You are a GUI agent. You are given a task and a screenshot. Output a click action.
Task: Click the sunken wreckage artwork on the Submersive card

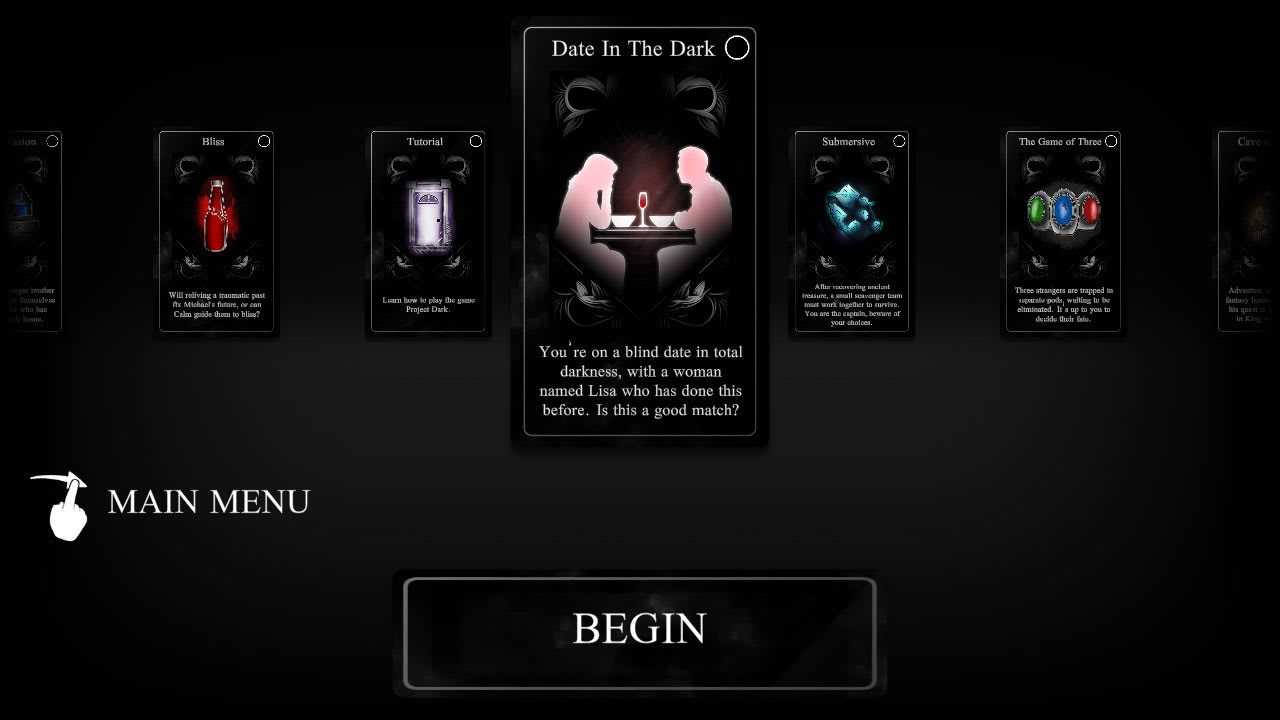(x=851, y=210)
